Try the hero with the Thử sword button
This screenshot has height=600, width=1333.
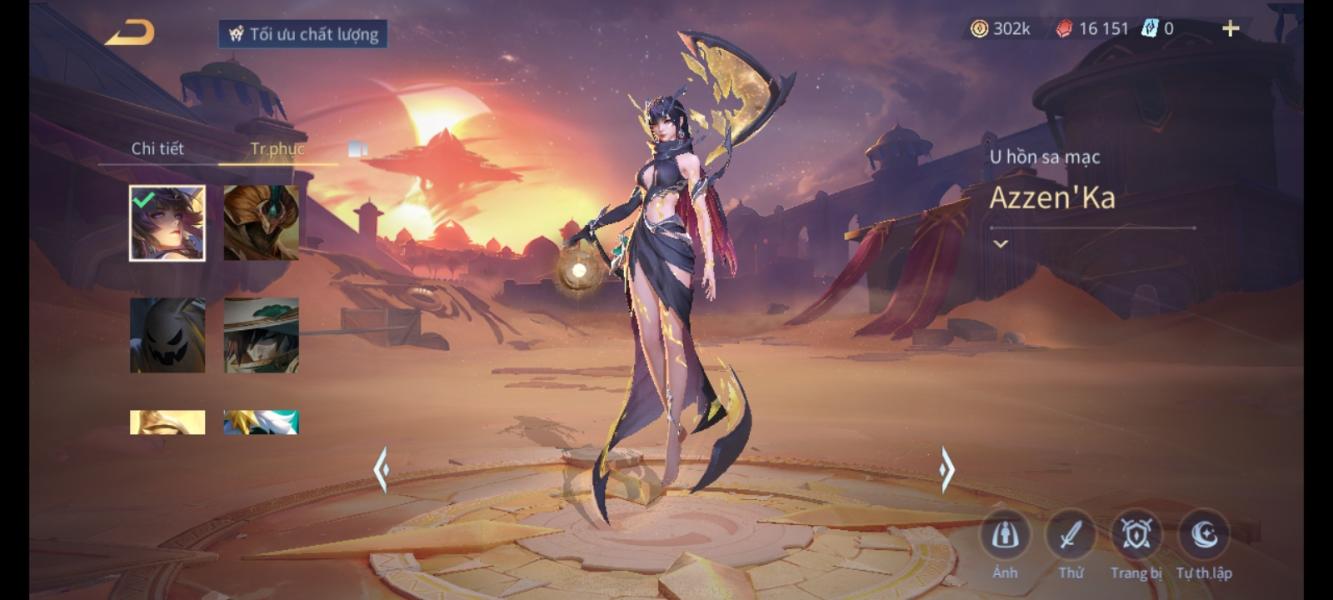1070,536
